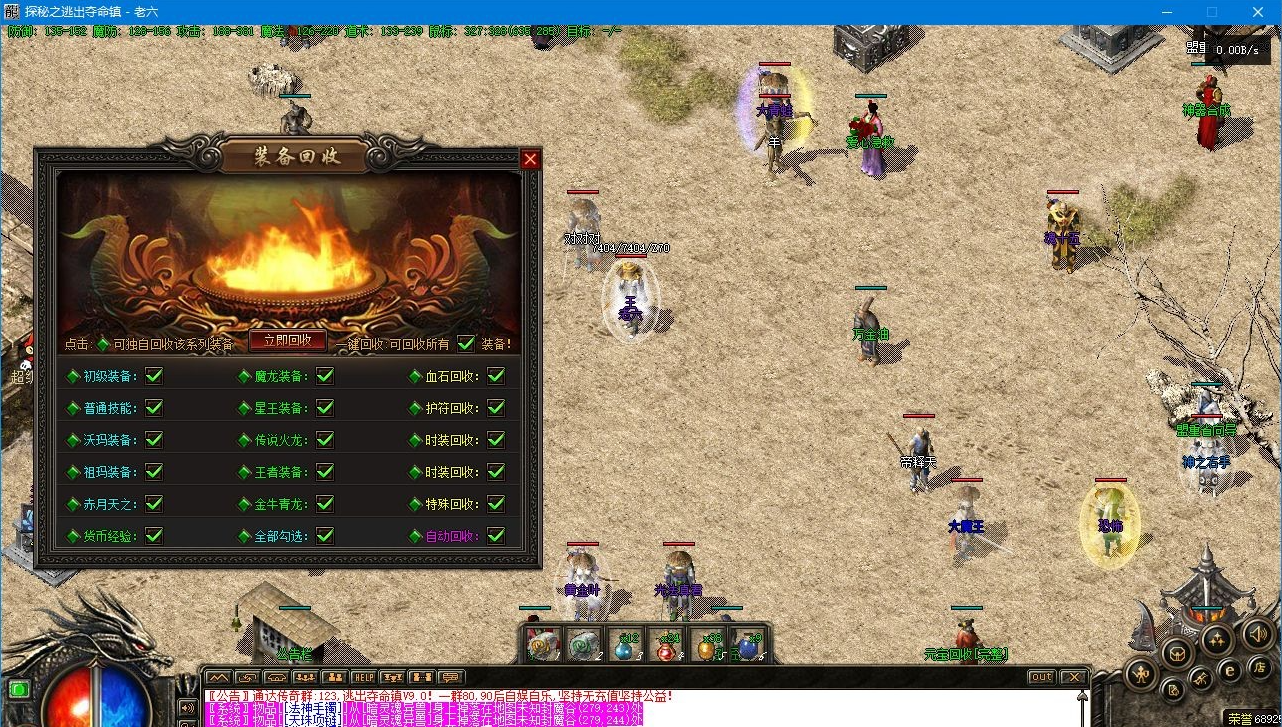Select the warrior character menu icon

pyautogui.click(x=1141, y=675)
